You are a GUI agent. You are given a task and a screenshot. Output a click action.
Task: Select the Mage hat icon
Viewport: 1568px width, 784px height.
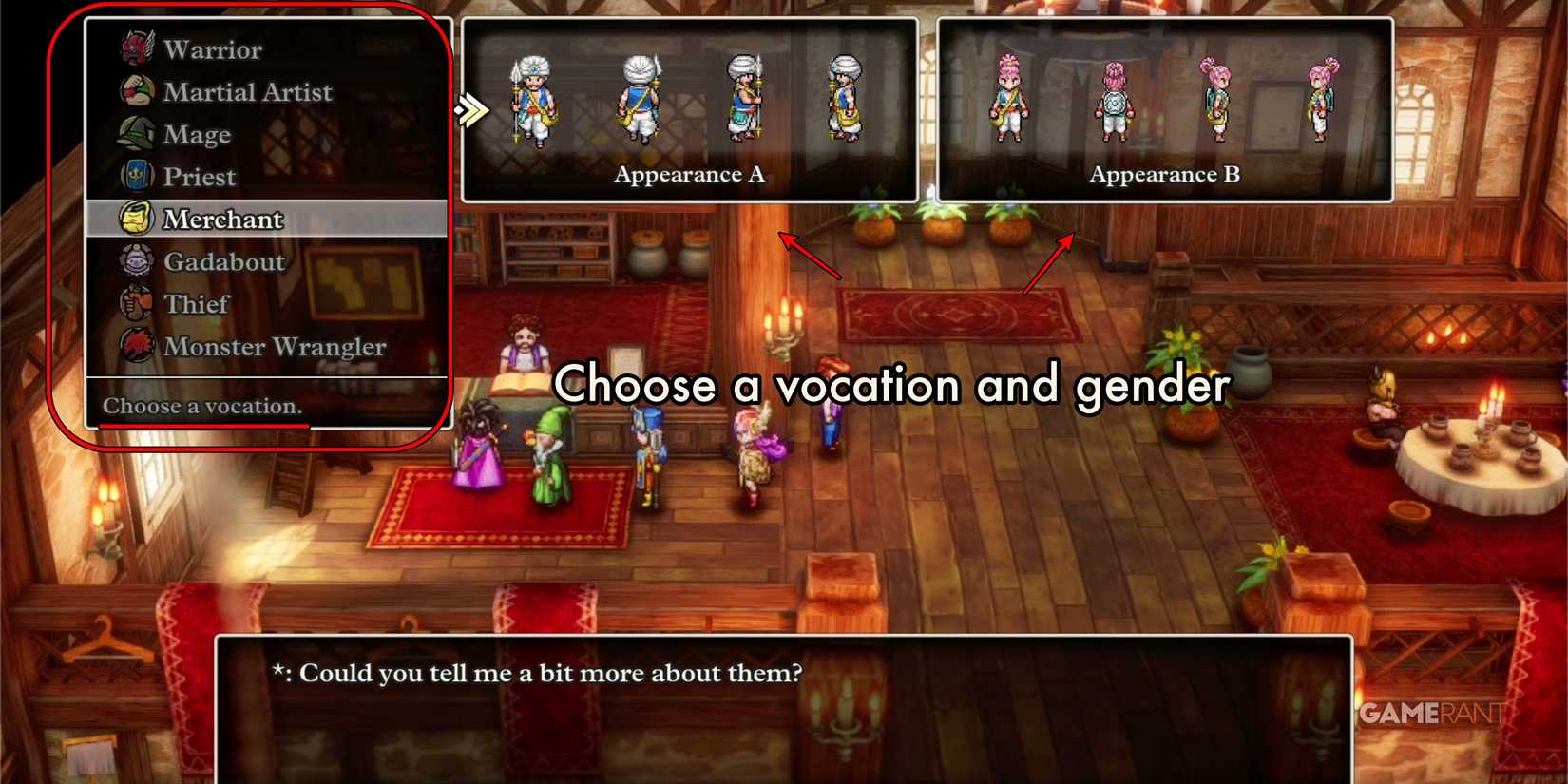coord(135,134)
